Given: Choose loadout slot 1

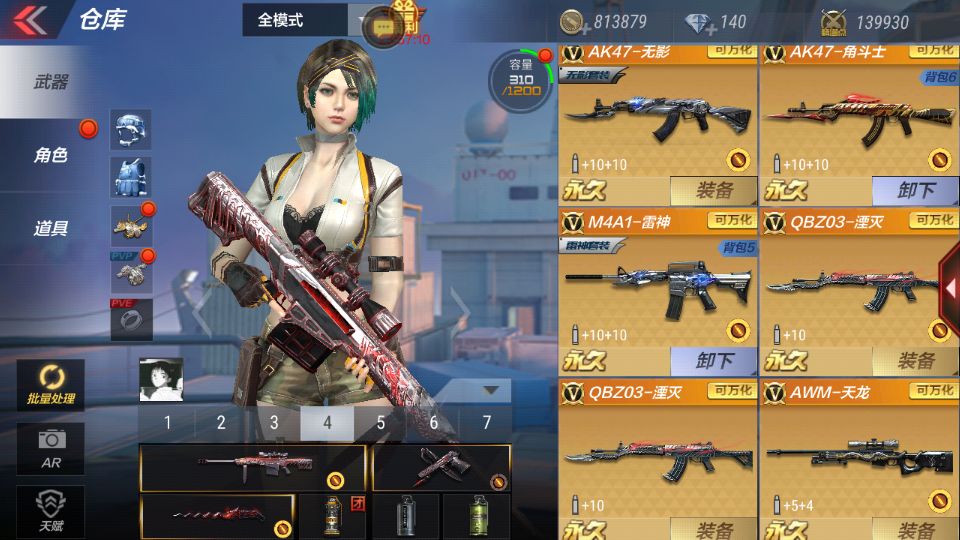Looking at the screenshot, I should point(167,423).
